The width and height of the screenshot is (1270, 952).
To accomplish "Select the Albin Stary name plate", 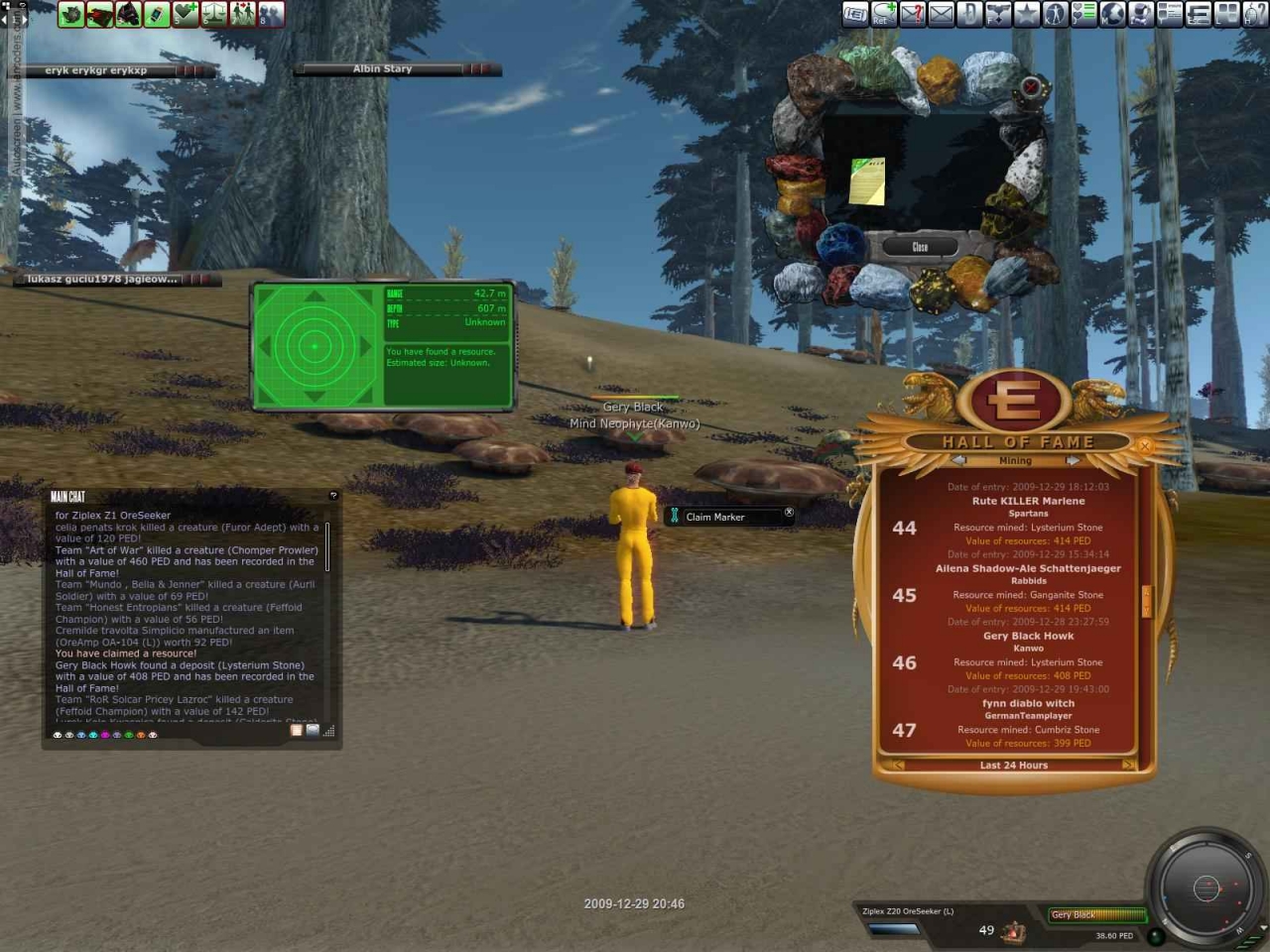I will click(383, 69).
